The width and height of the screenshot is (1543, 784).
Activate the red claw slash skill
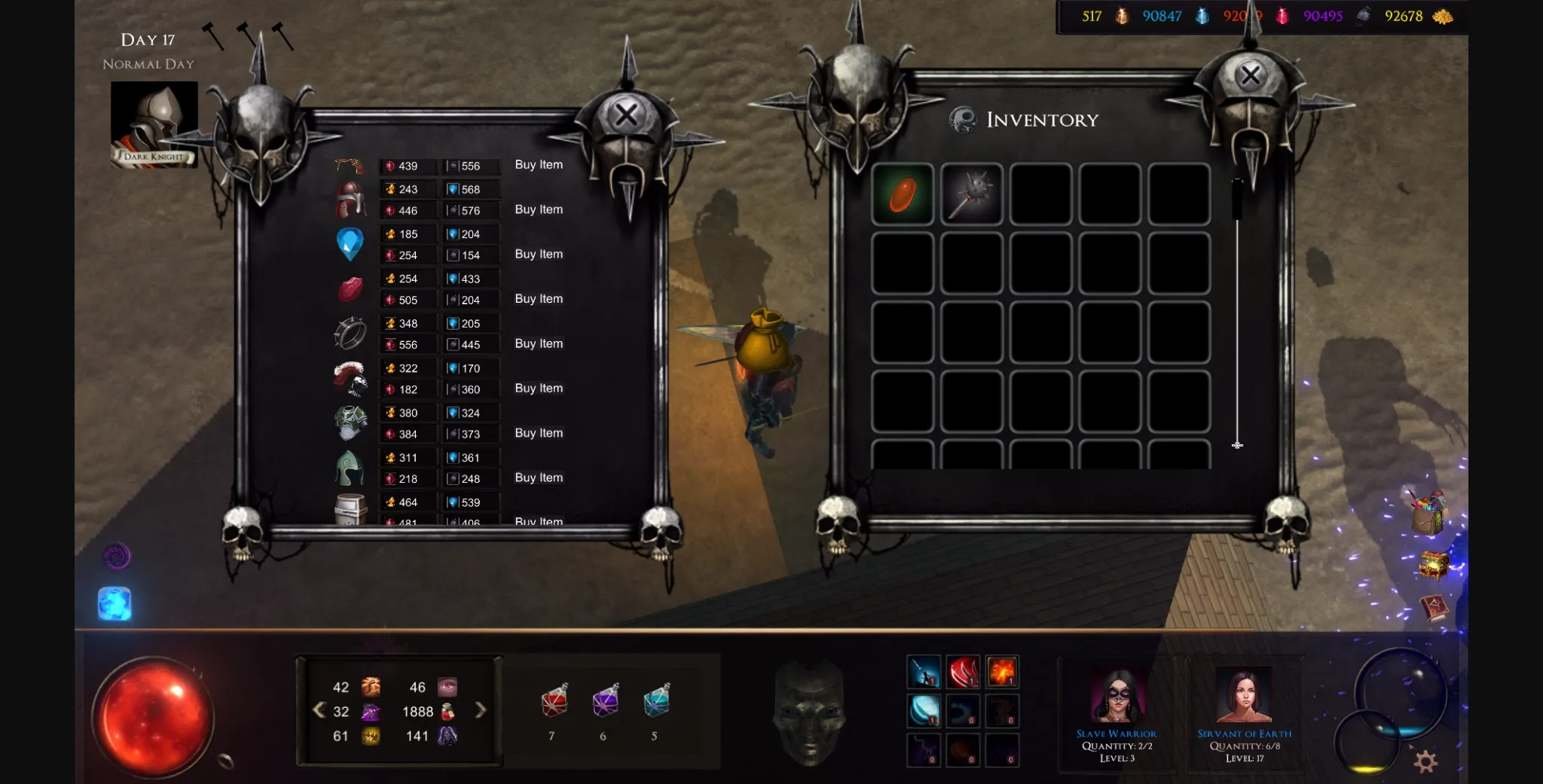(963, 672)
